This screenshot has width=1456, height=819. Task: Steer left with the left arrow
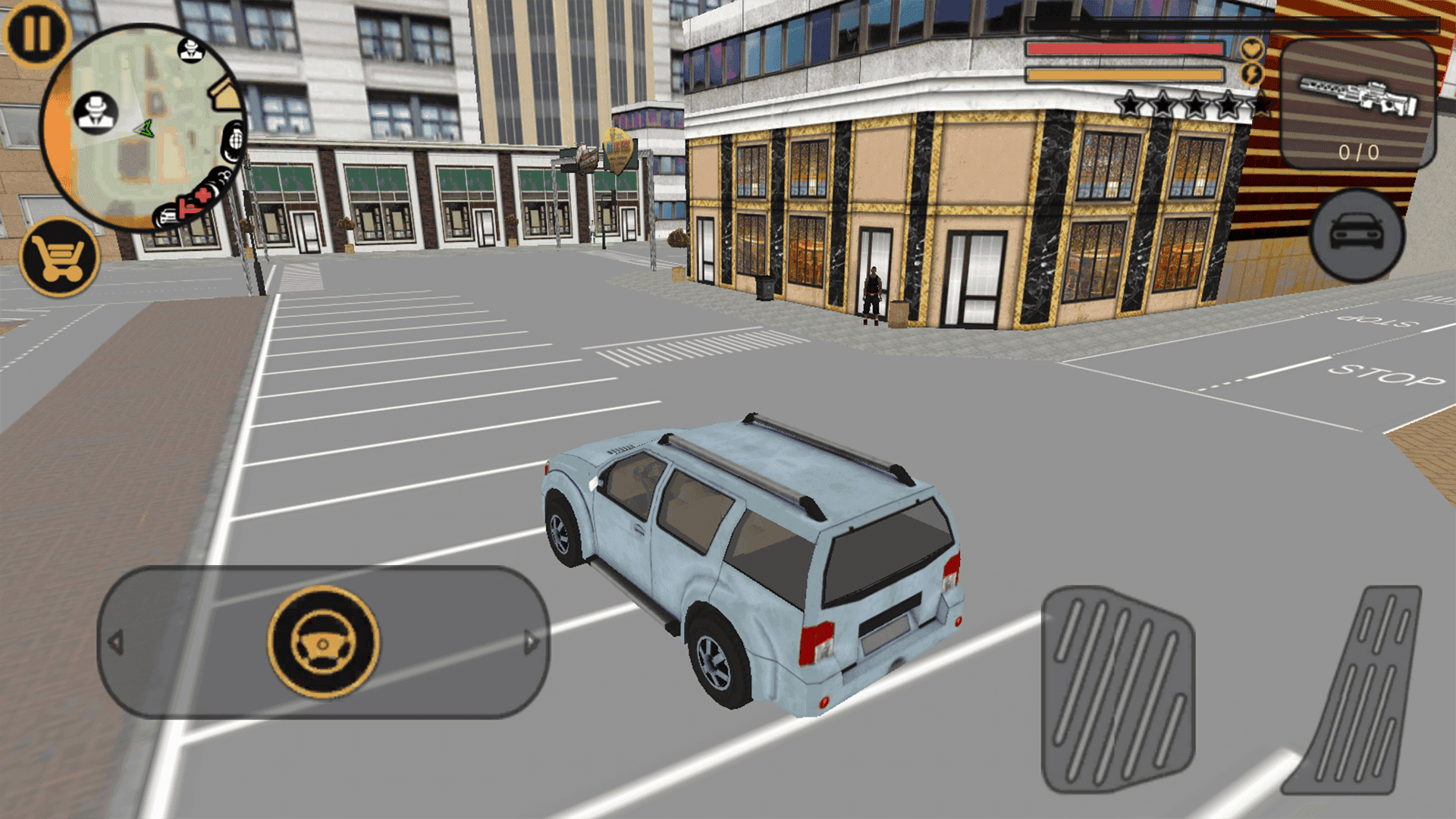[x=116, y=642]
